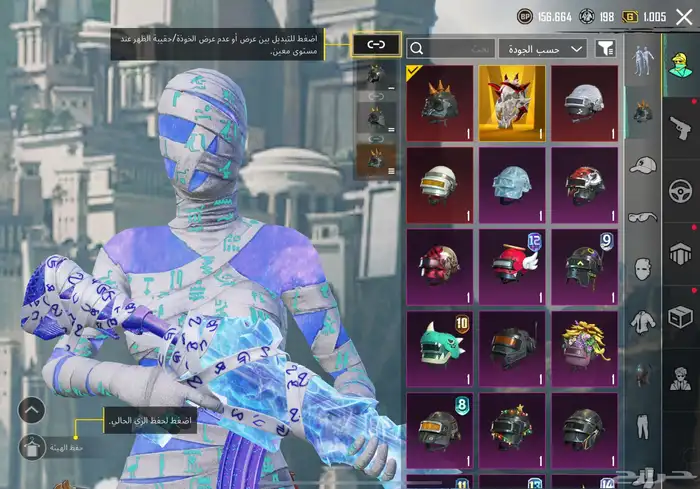This screenshot has width=700, height=489.
Task: Toggle the helmet/backpack display link button
Action: (x=376, y=46)
